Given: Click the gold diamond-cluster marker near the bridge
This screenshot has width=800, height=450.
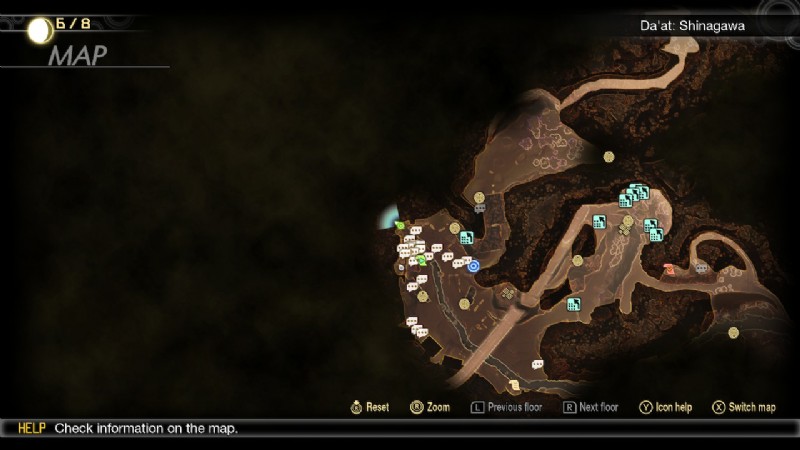Looking at the screenshot, I should [x=508, y=293].
